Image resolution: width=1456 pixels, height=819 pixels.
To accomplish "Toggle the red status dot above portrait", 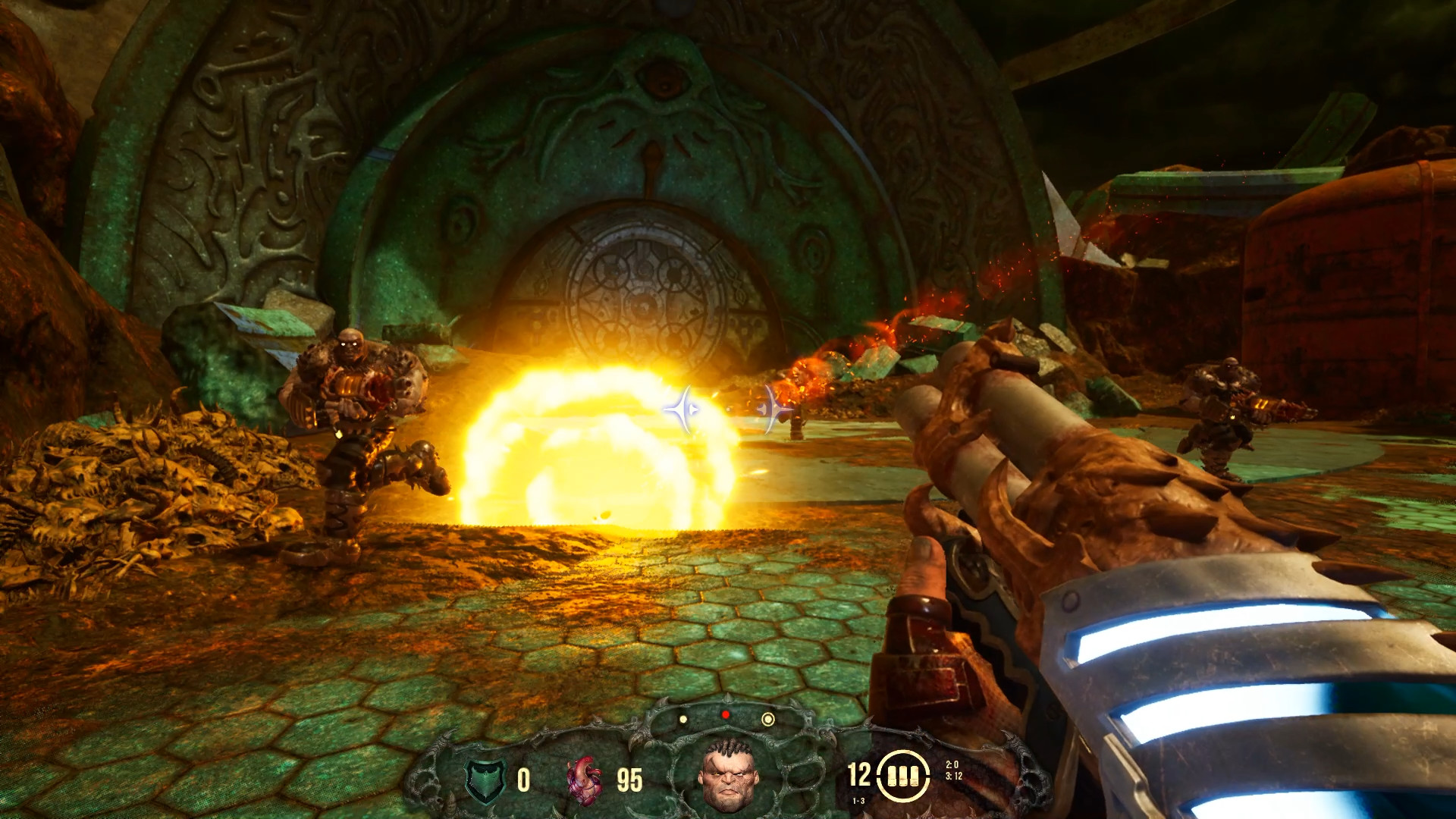I will (726, 714).
